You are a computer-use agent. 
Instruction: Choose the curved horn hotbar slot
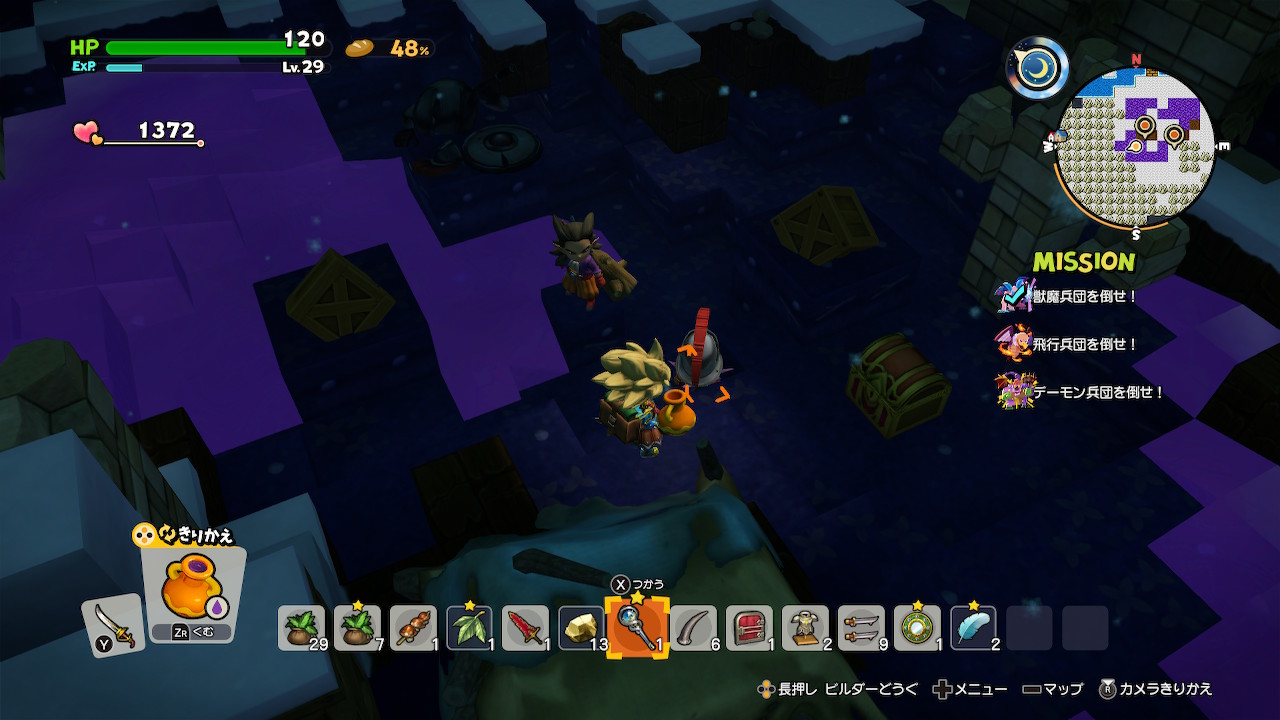(693, 628)
